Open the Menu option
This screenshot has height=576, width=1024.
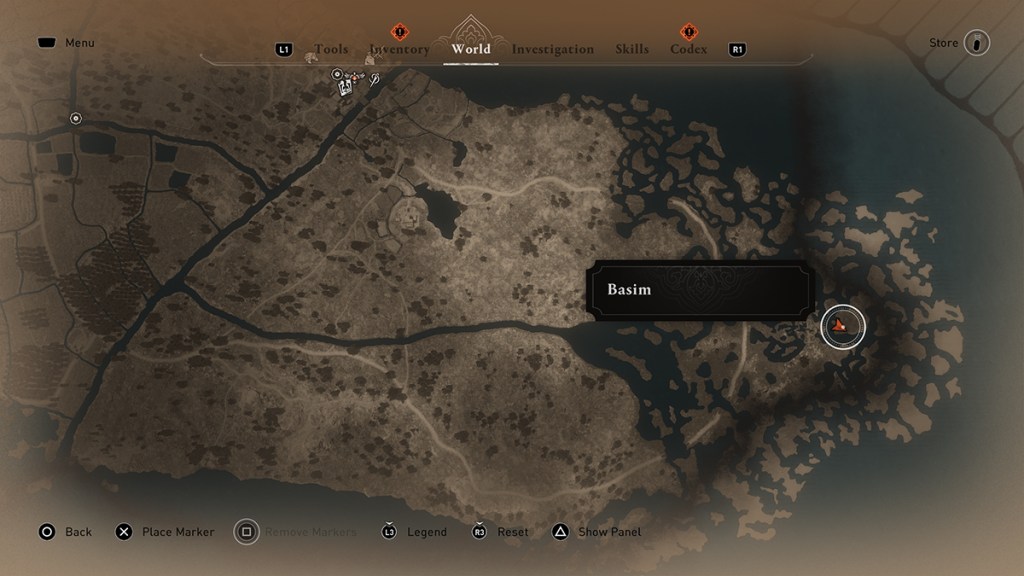(66, 43)
